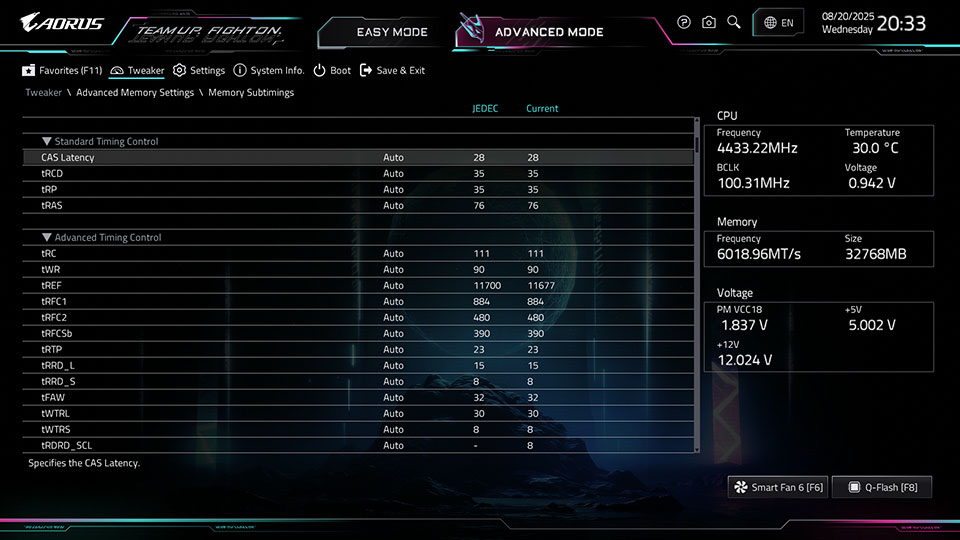This screenshot has height=540, width=960.
Task: Select the tFAW timing row
Action: (x=53, y=398)
